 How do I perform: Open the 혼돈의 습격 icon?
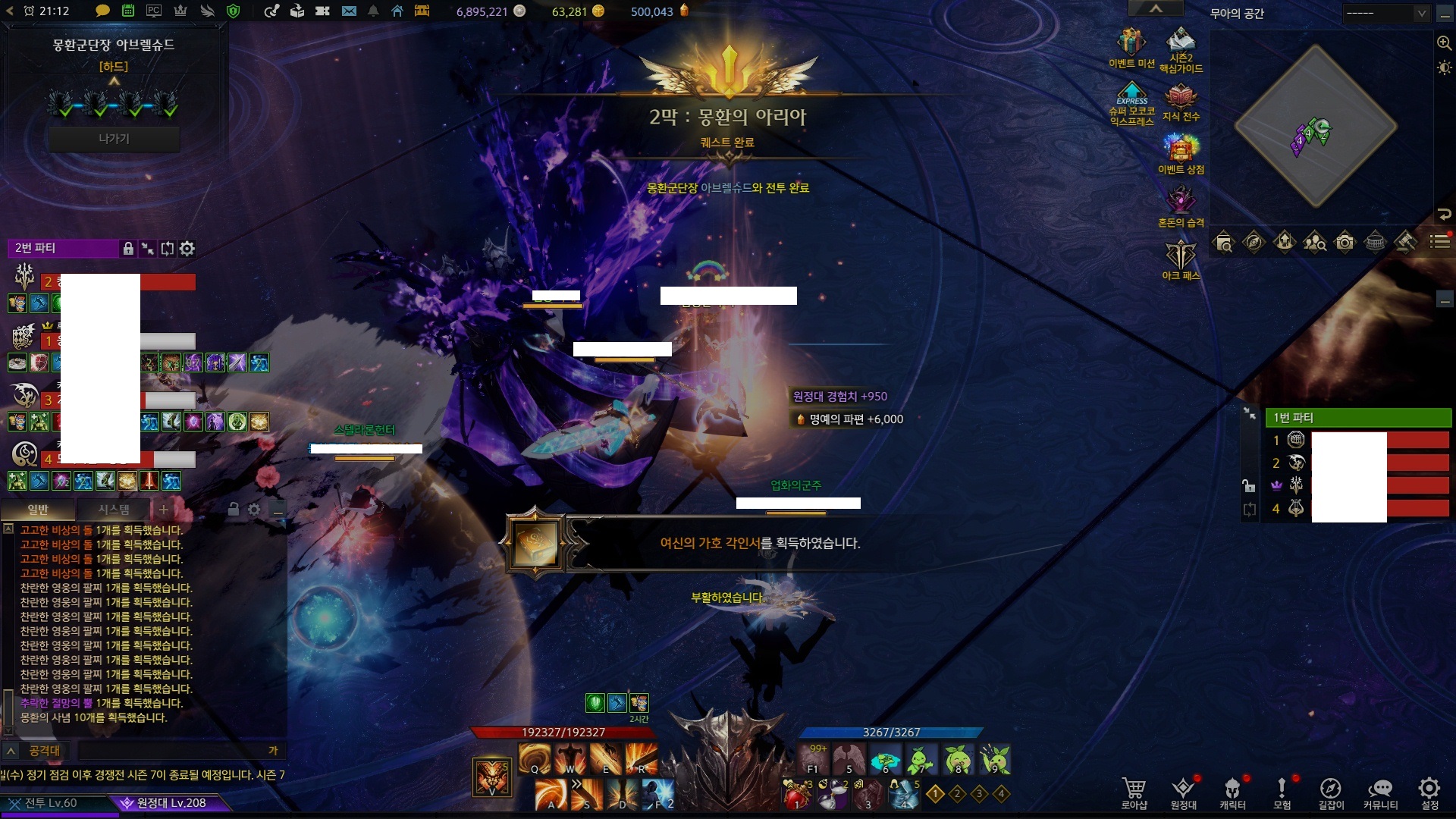pyautogui.click(x=1181, y=206)
